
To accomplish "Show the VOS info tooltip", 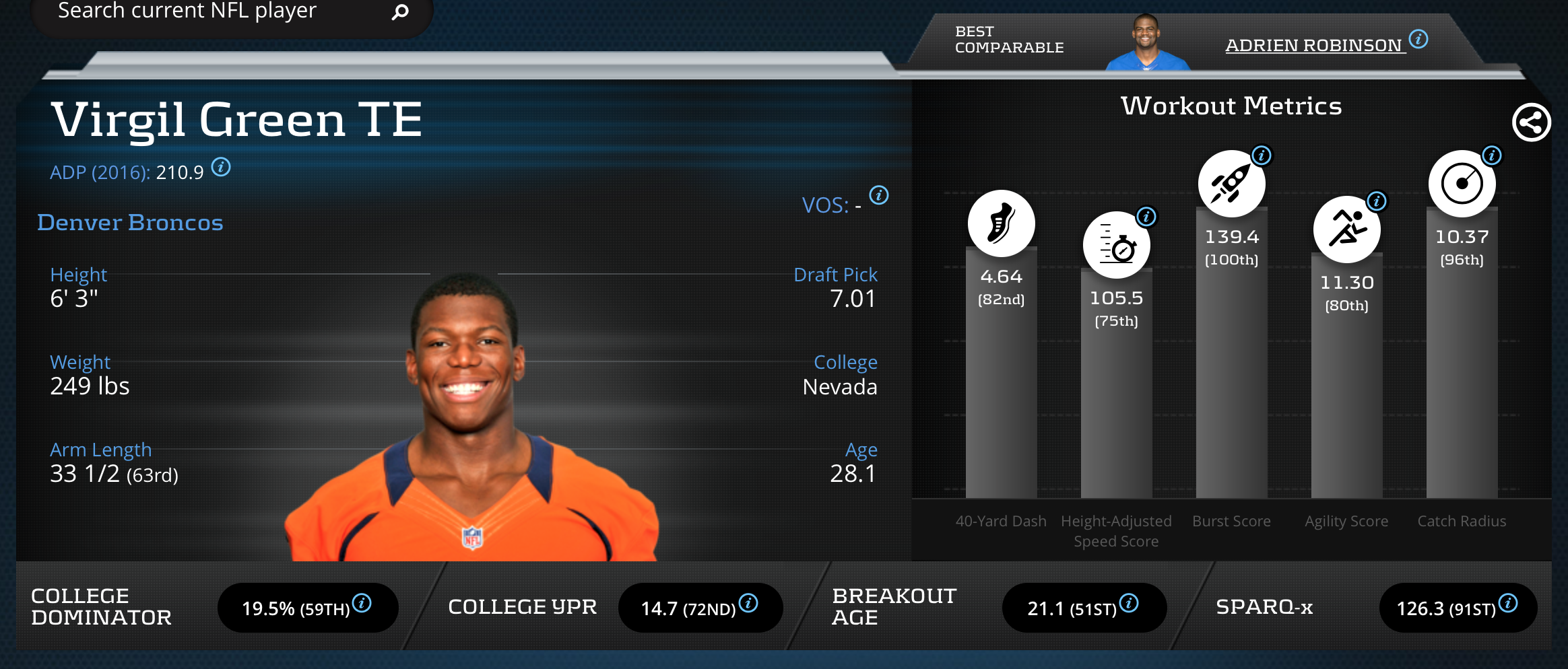I will [879, 195].
